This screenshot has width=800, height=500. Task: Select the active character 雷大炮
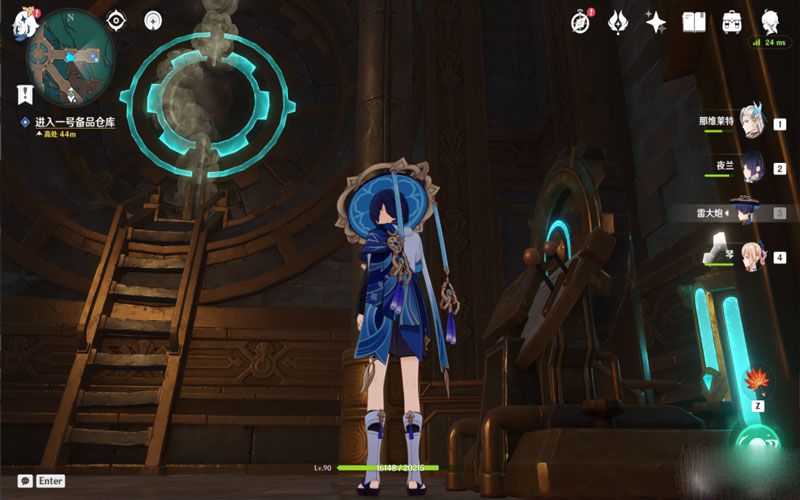point(745,211)
